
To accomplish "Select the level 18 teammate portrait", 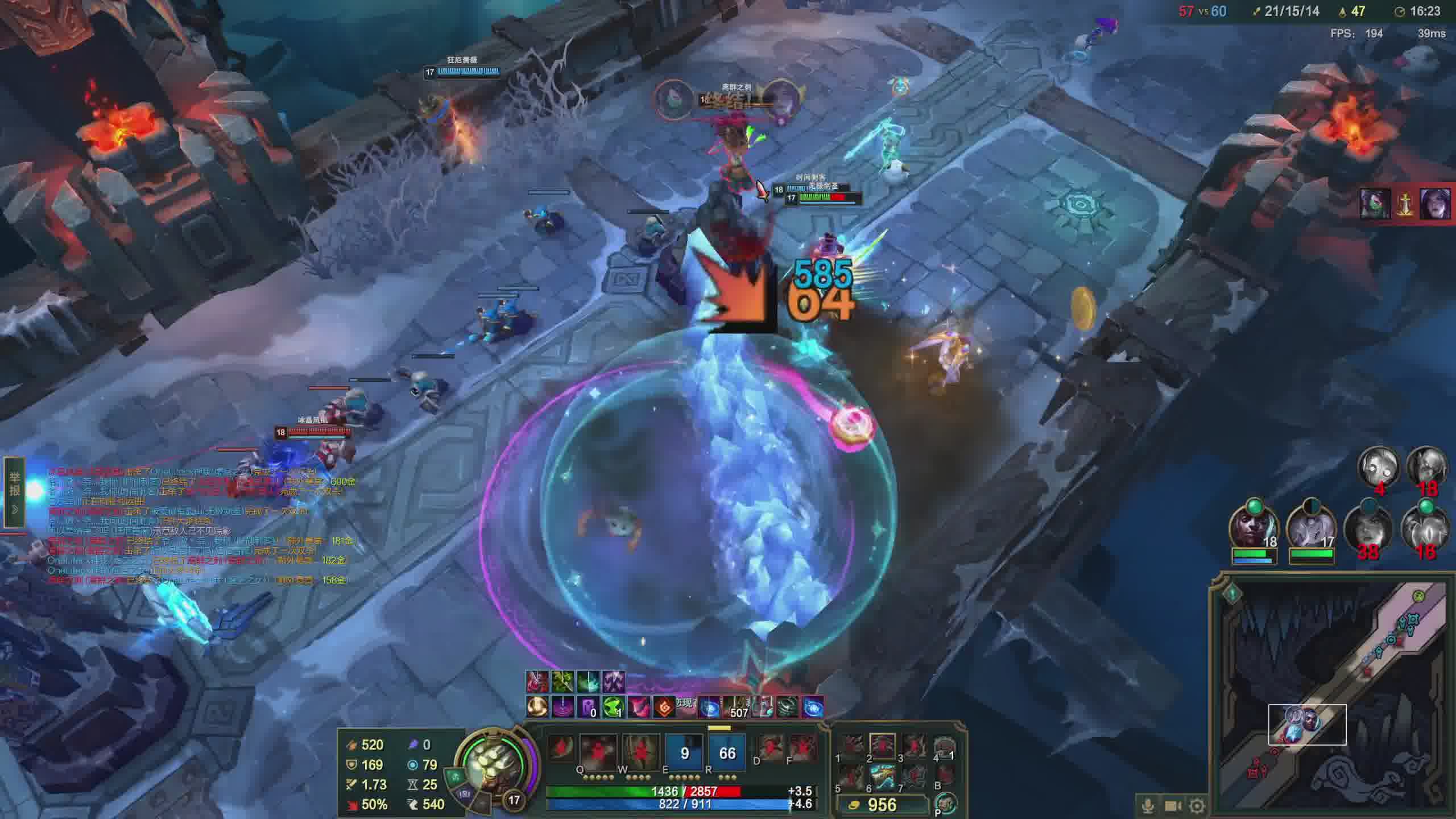I will point(1254,527).
